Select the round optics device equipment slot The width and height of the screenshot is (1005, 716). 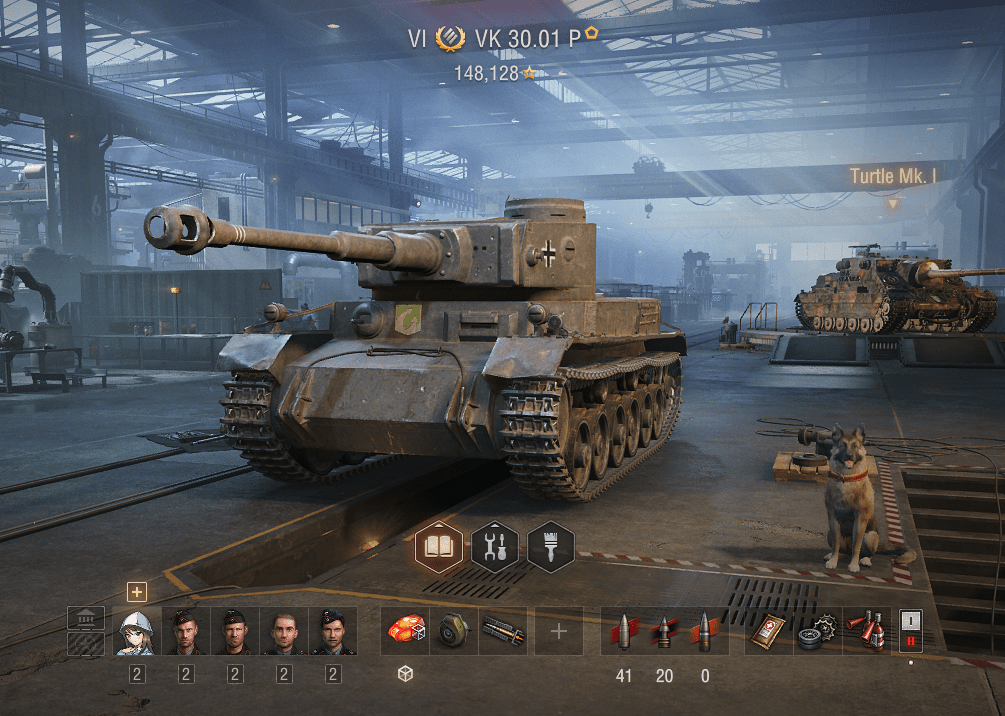(x=454, y=631)
